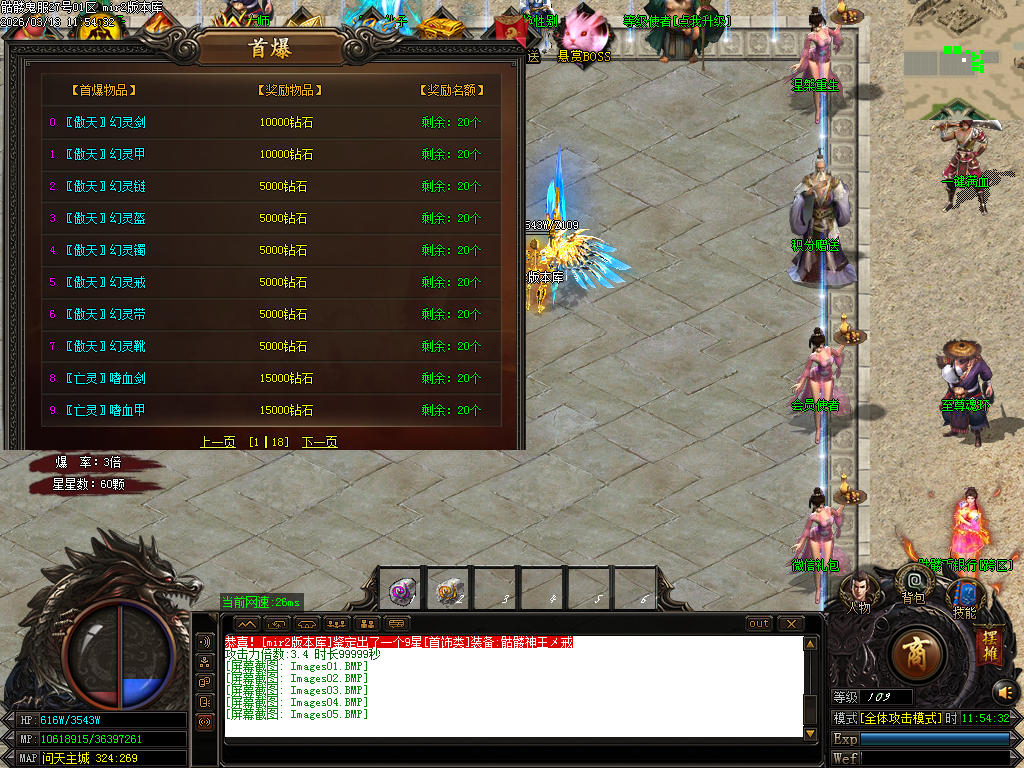Go to the previous page (上一页)

tap(217, 442)
